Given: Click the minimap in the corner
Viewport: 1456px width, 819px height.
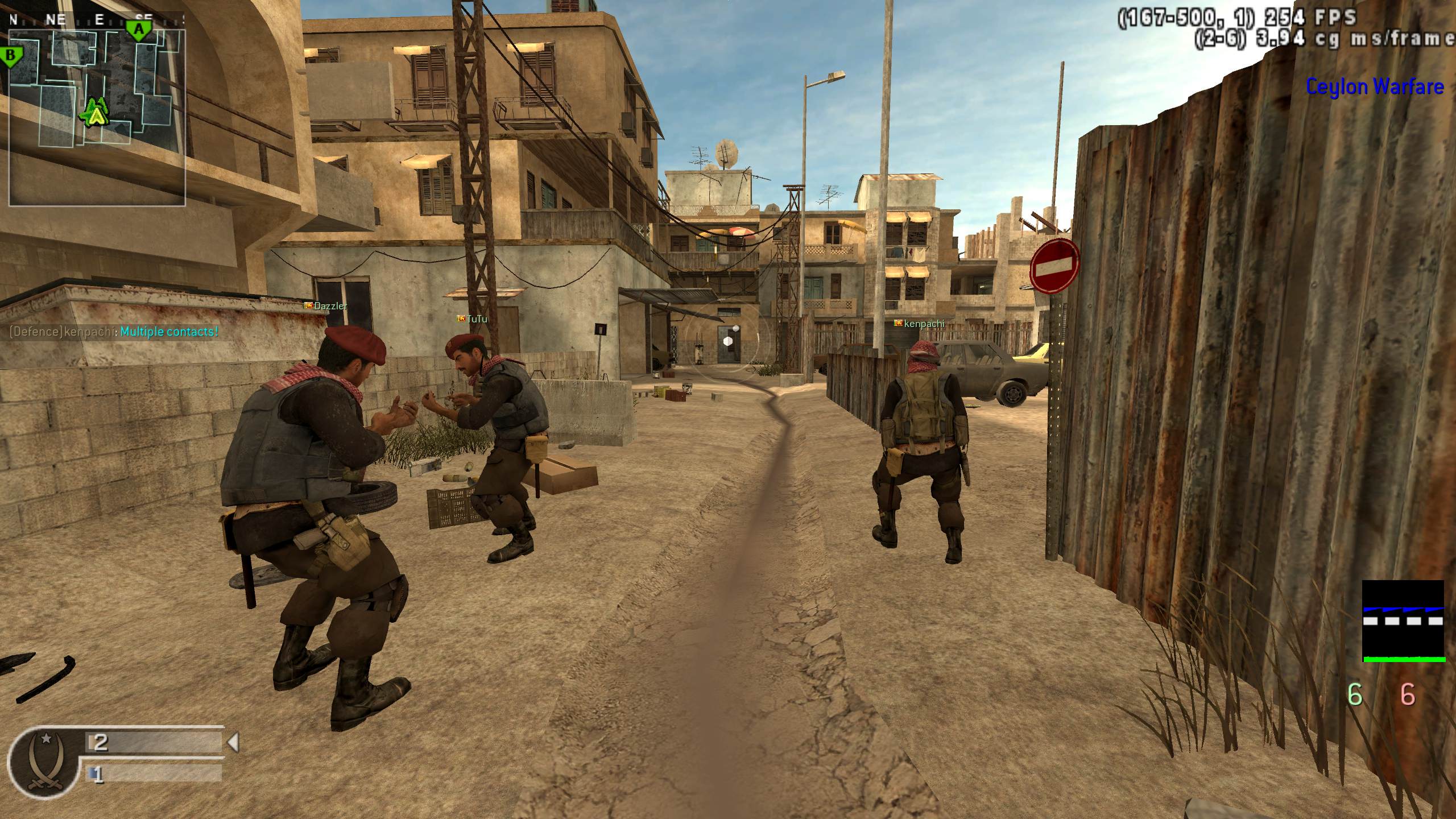Looking at the screenshot, I should coord(97,117).
